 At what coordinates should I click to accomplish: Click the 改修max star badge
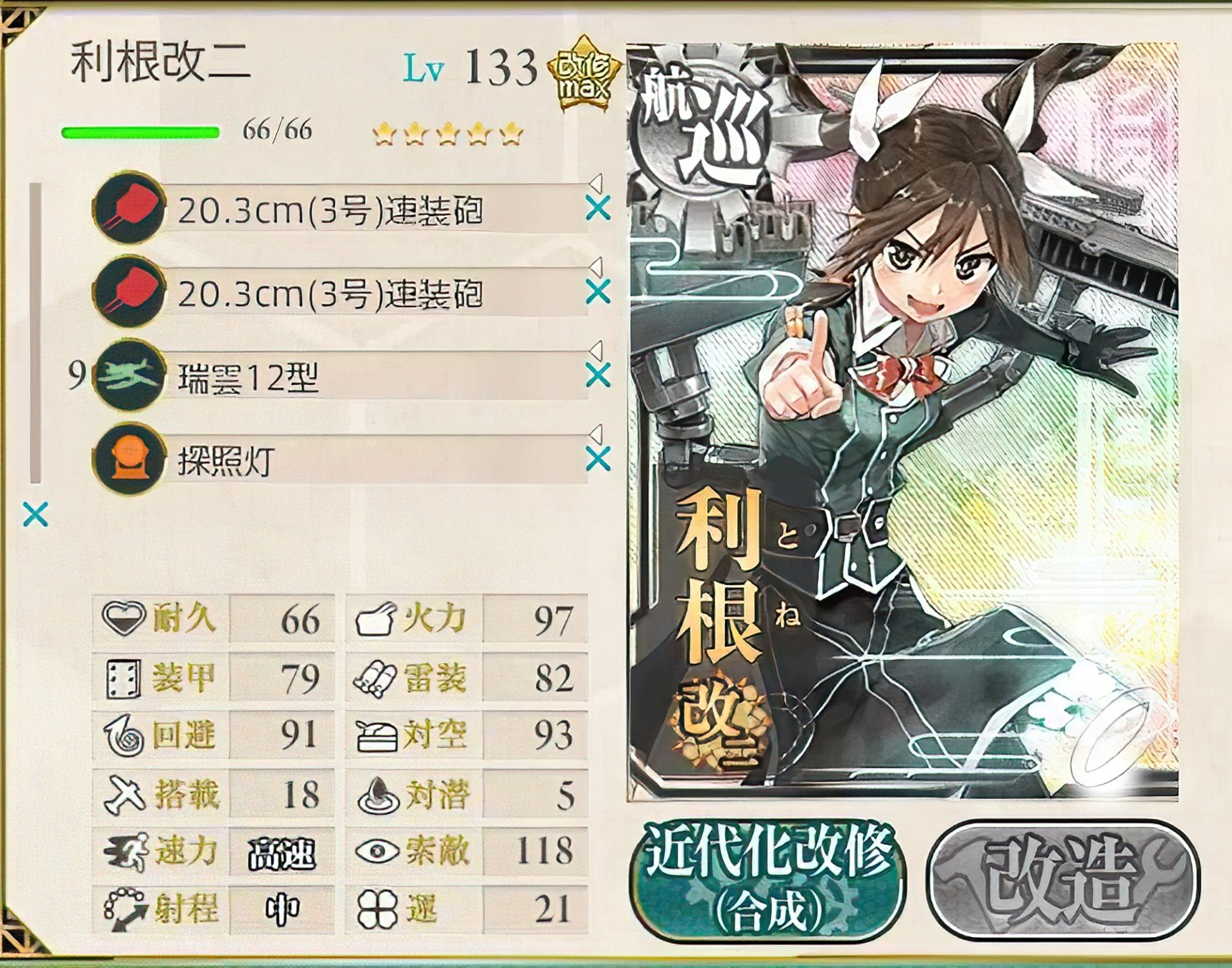tap(585, 72)
